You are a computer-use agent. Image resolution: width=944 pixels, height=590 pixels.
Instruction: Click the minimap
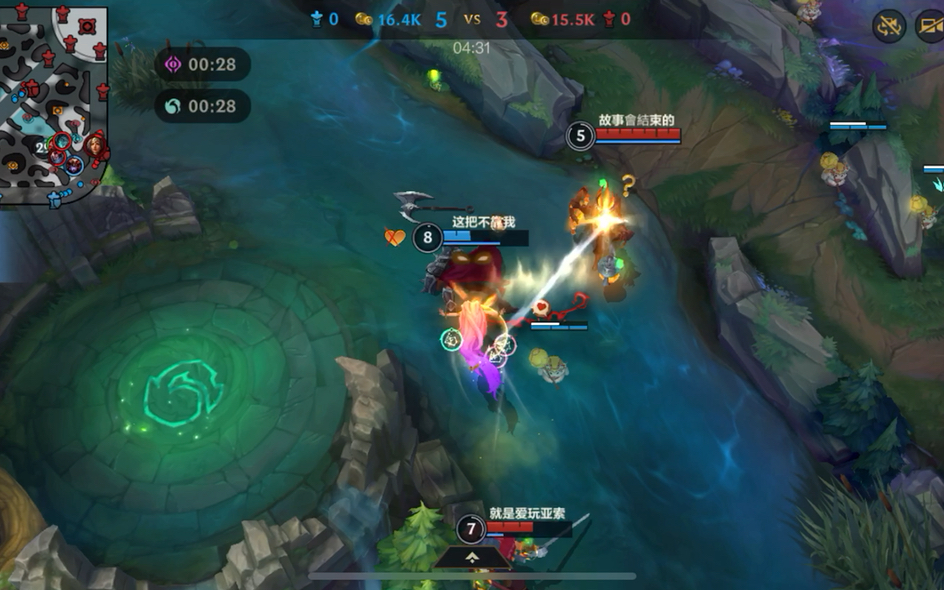53,104
